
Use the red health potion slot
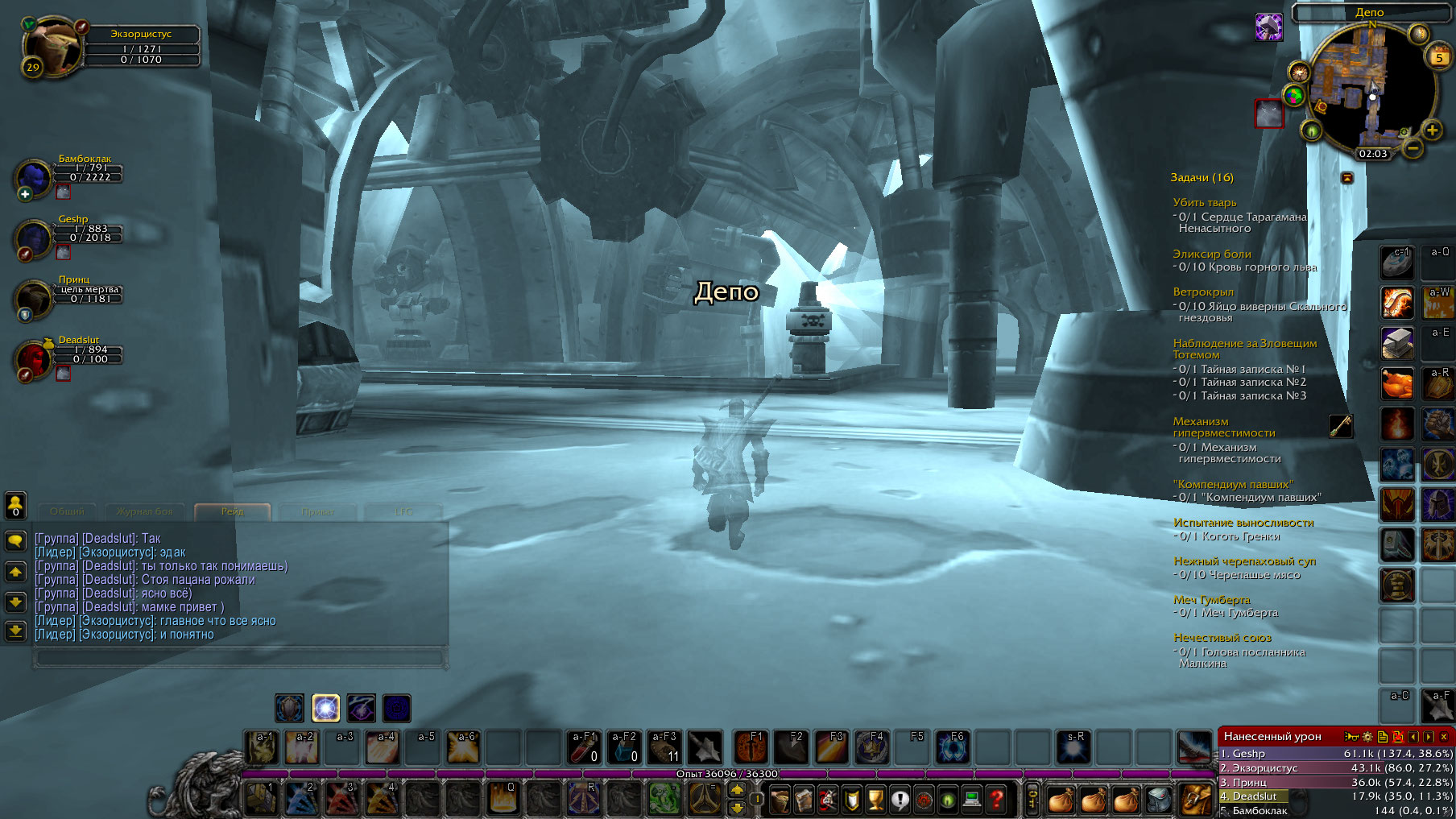pos(584,747)
